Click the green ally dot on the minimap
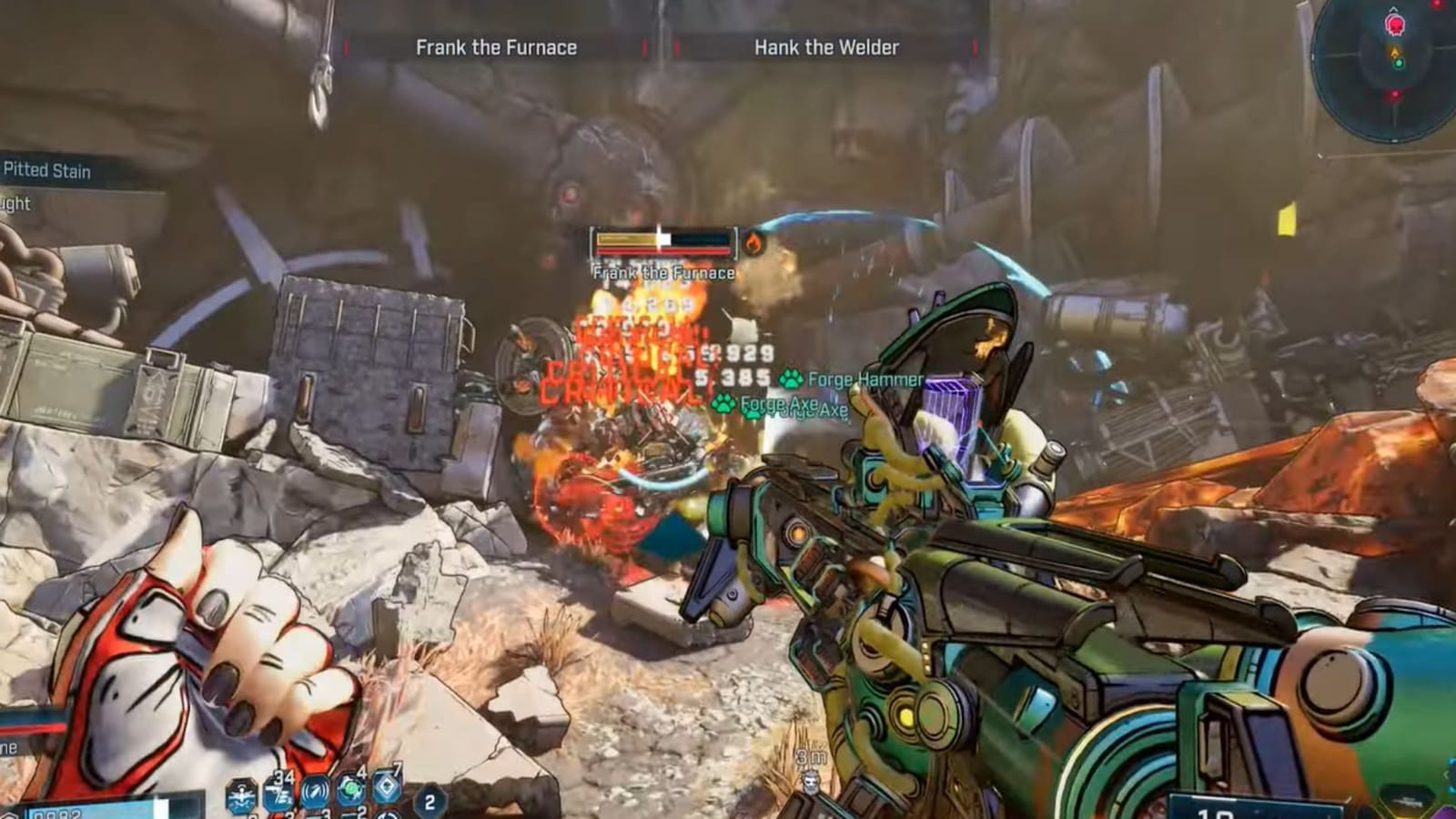 click(x=1400, y=64)
